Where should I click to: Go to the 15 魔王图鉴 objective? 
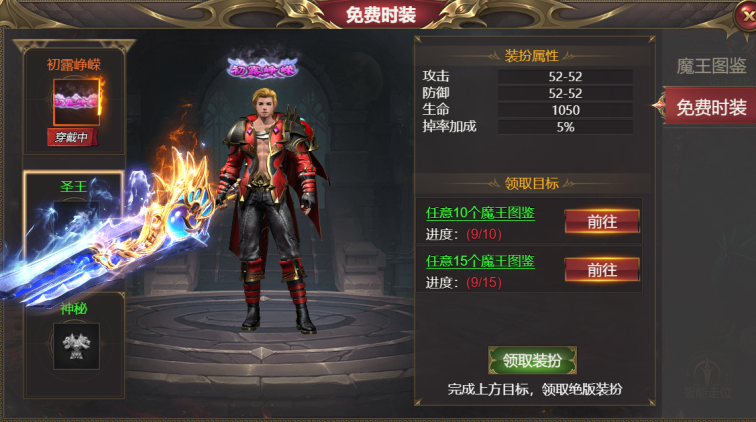click(x=601, y=269)
